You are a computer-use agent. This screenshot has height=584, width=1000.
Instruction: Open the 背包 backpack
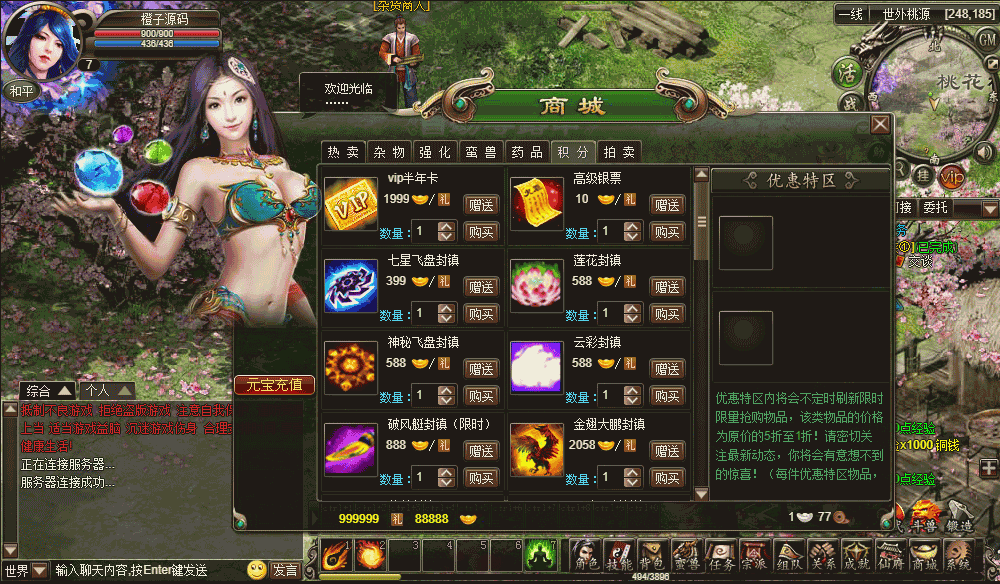651,556
